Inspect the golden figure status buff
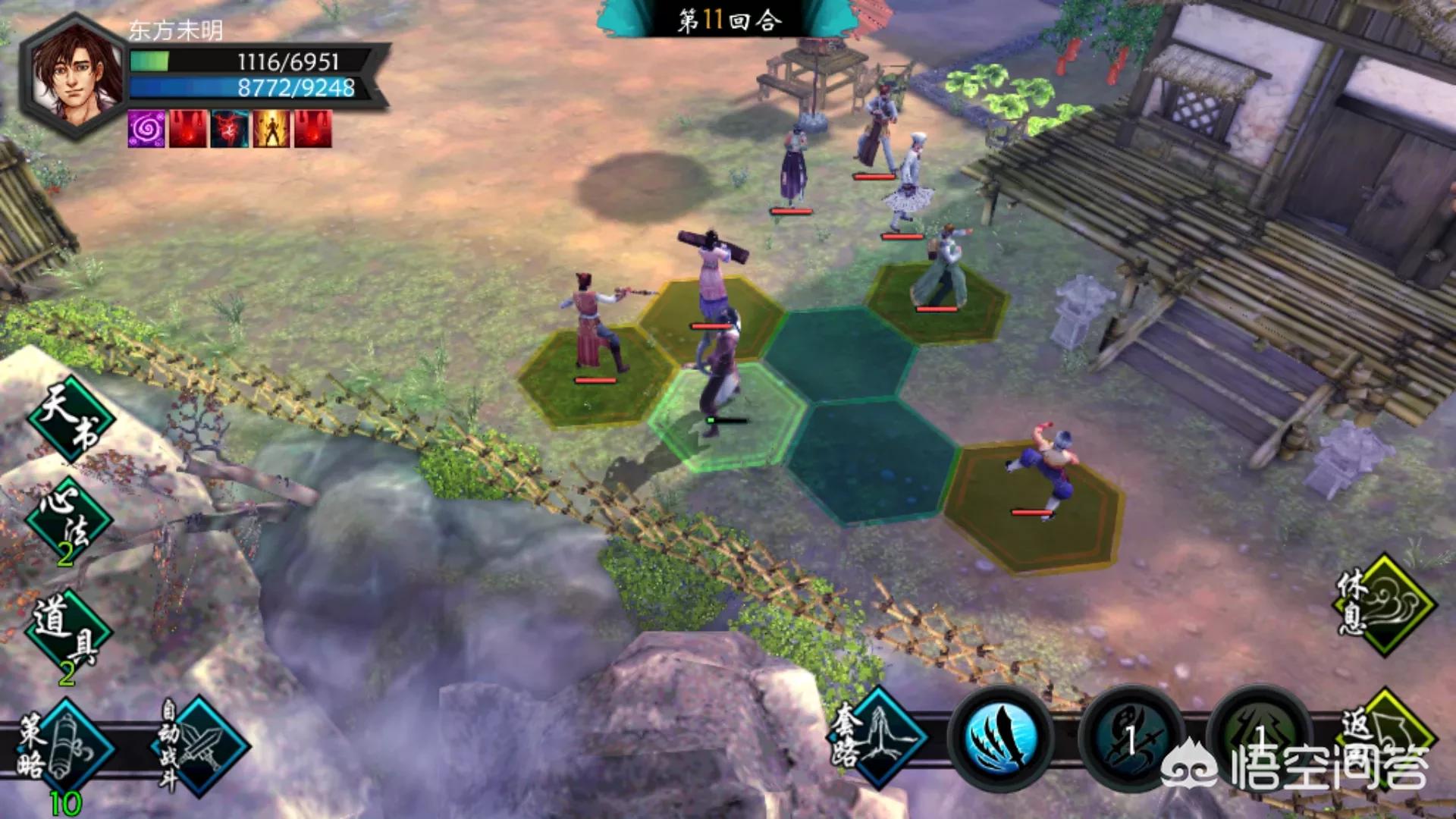Viewport: 1456px width, 819px height. (x=271, y=128)
